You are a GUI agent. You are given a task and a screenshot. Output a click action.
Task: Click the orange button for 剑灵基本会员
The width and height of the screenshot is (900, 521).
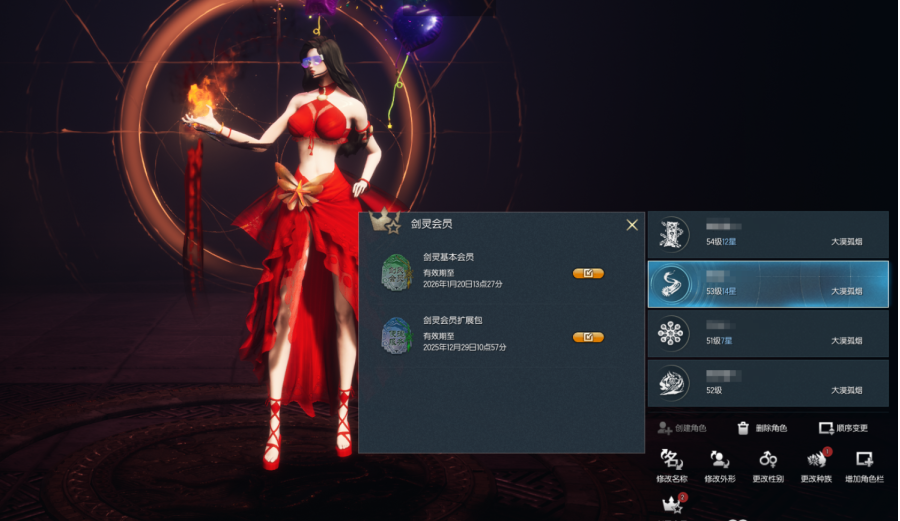(588, 273)
